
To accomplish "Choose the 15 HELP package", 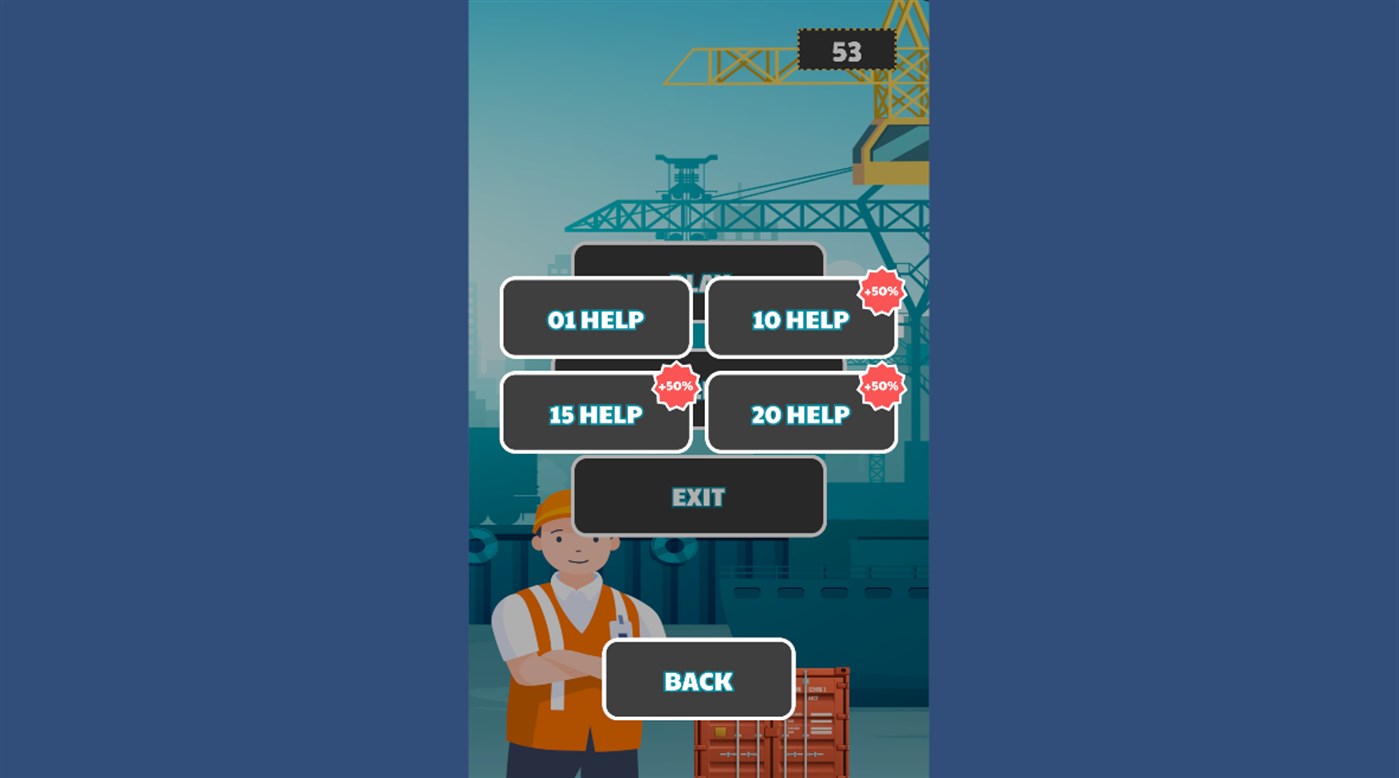I will coord(596,413).
